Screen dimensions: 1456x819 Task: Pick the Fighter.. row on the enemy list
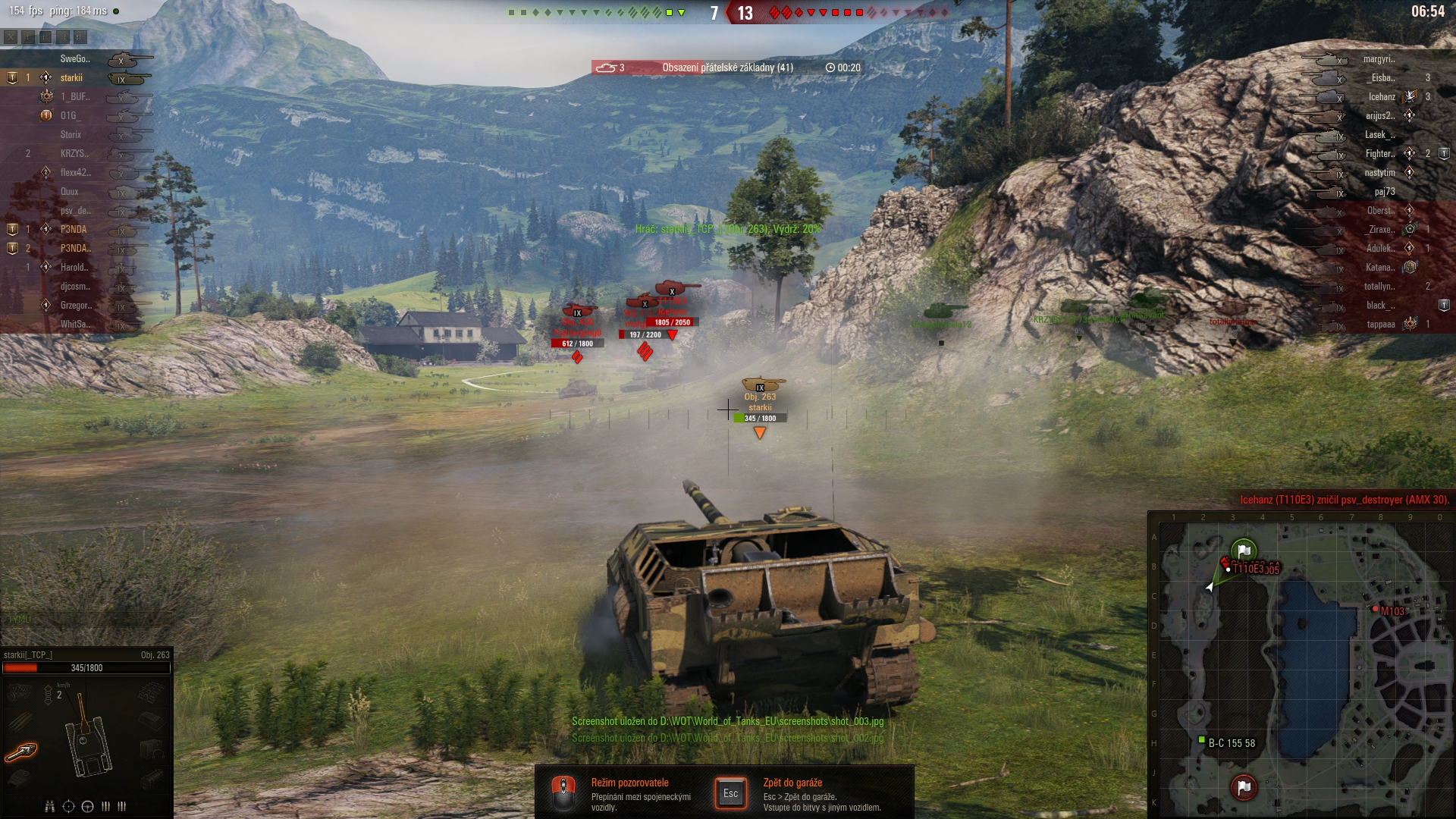1379,154
